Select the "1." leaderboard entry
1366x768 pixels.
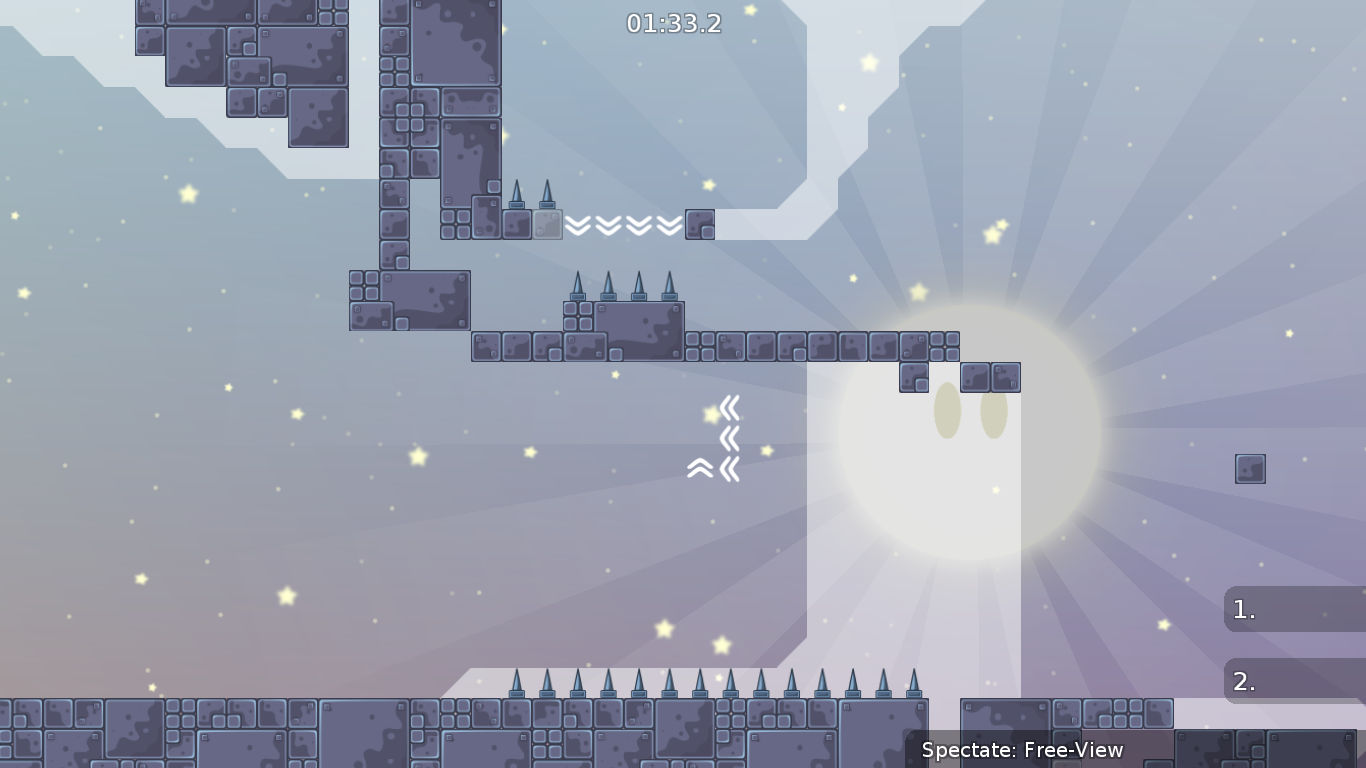tap(1295, 609)
